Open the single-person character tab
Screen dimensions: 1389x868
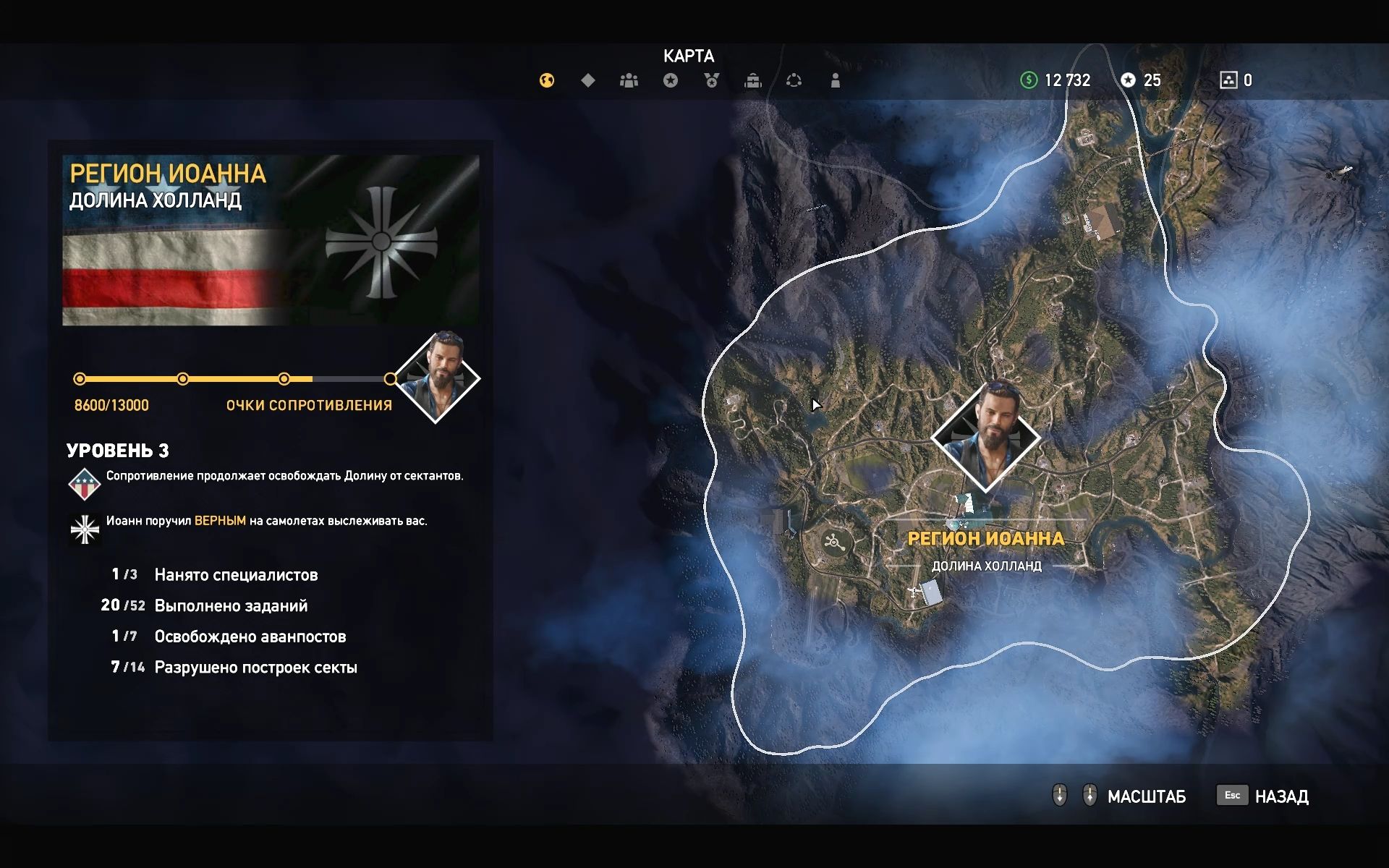[836, 80]
